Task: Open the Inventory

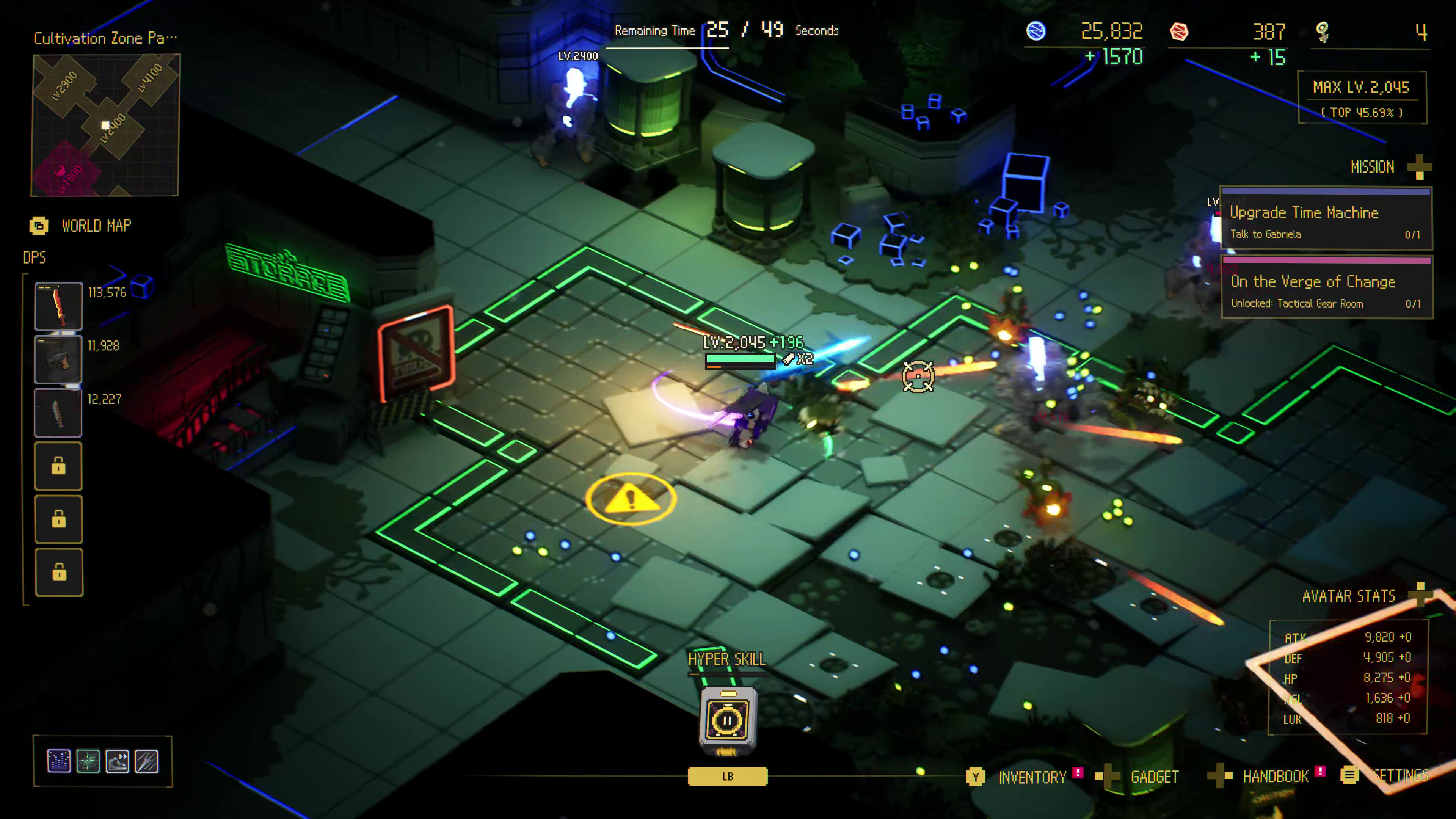Action: tap(1031, 777)
